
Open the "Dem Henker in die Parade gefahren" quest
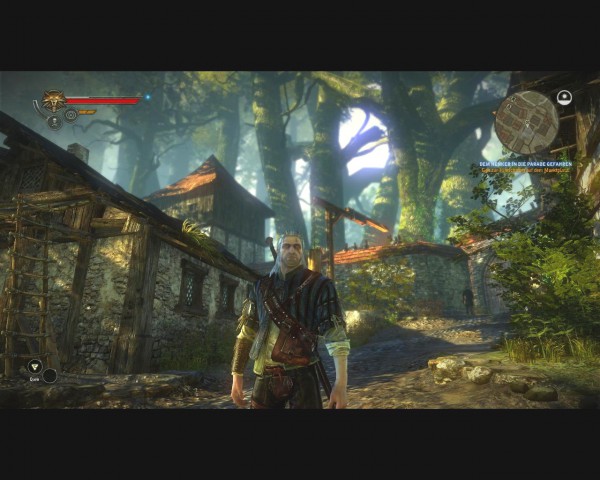[526, 163]
